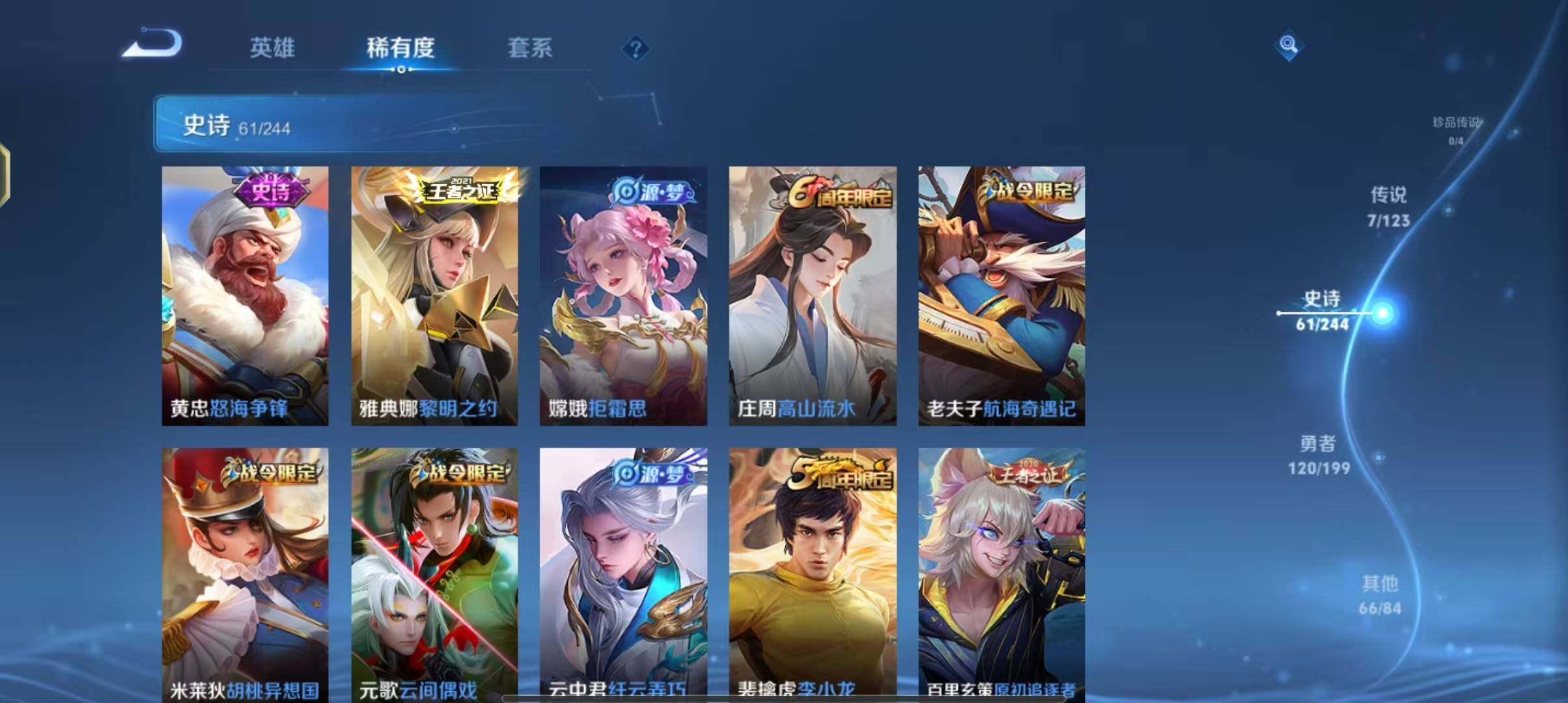1568x703 pixels.
Task: Pick the 裴擒虎 李小龙 skin card
Action: pos(813,573)
